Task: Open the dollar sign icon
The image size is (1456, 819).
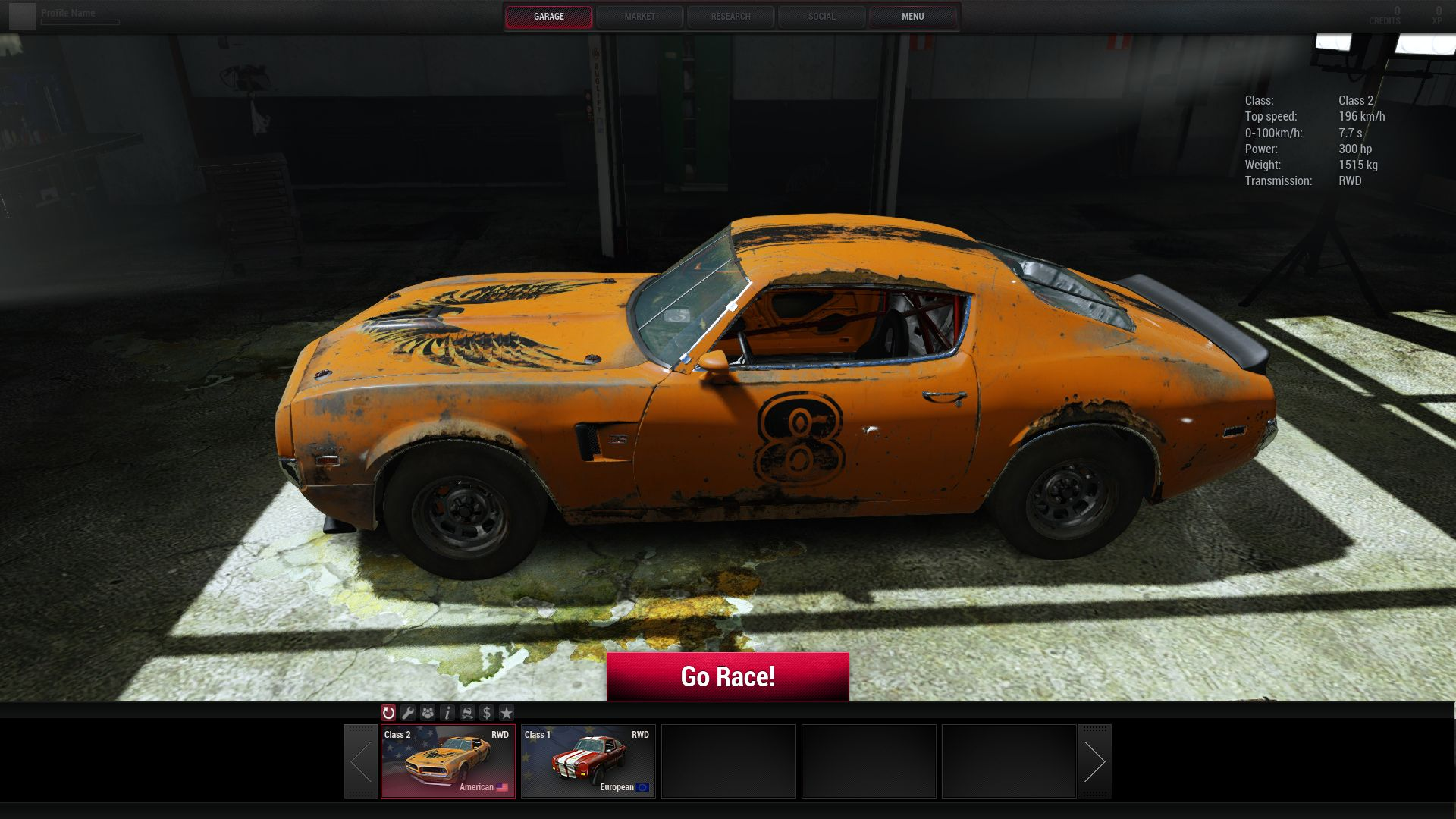Action: pyautogui.click(x=487, y=713)
